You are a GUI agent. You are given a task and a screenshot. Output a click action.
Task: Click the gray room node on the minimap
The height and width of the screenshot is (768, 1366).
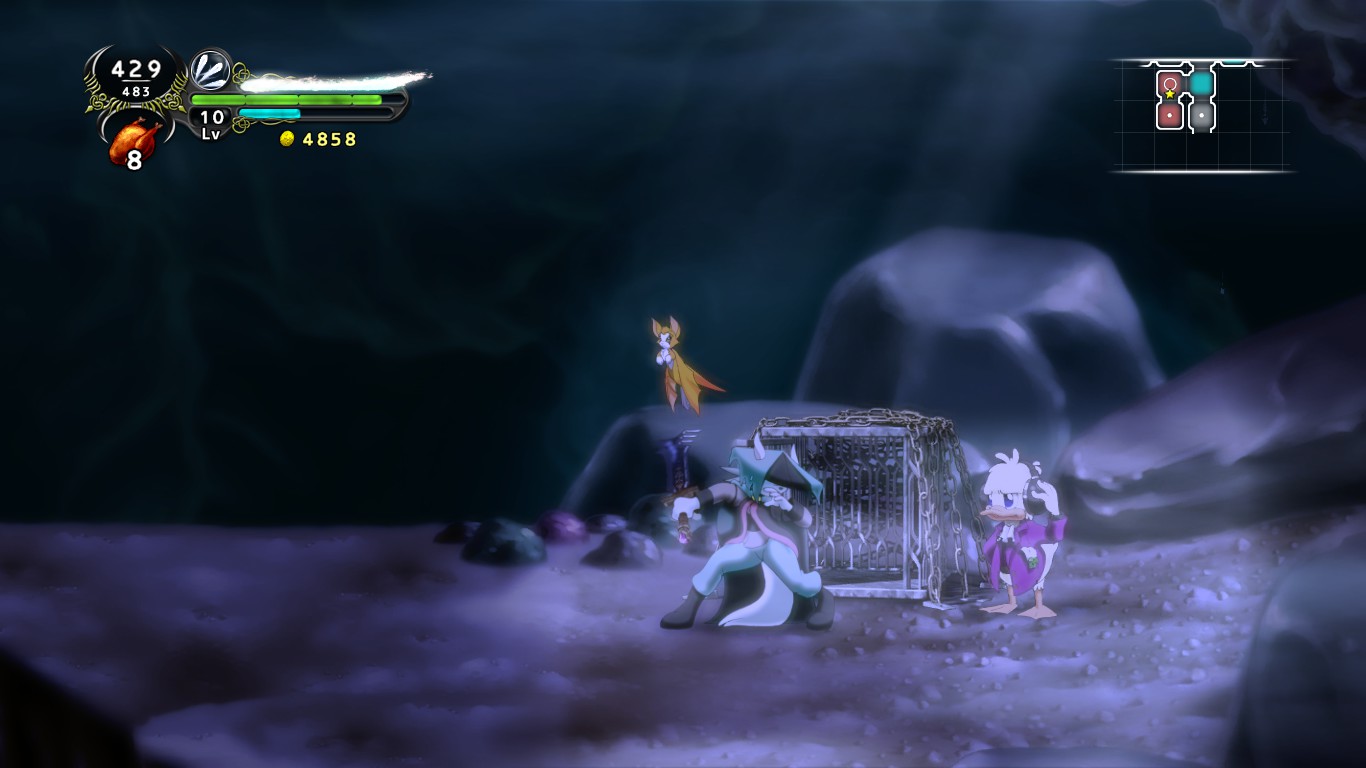click(1201, 115)
